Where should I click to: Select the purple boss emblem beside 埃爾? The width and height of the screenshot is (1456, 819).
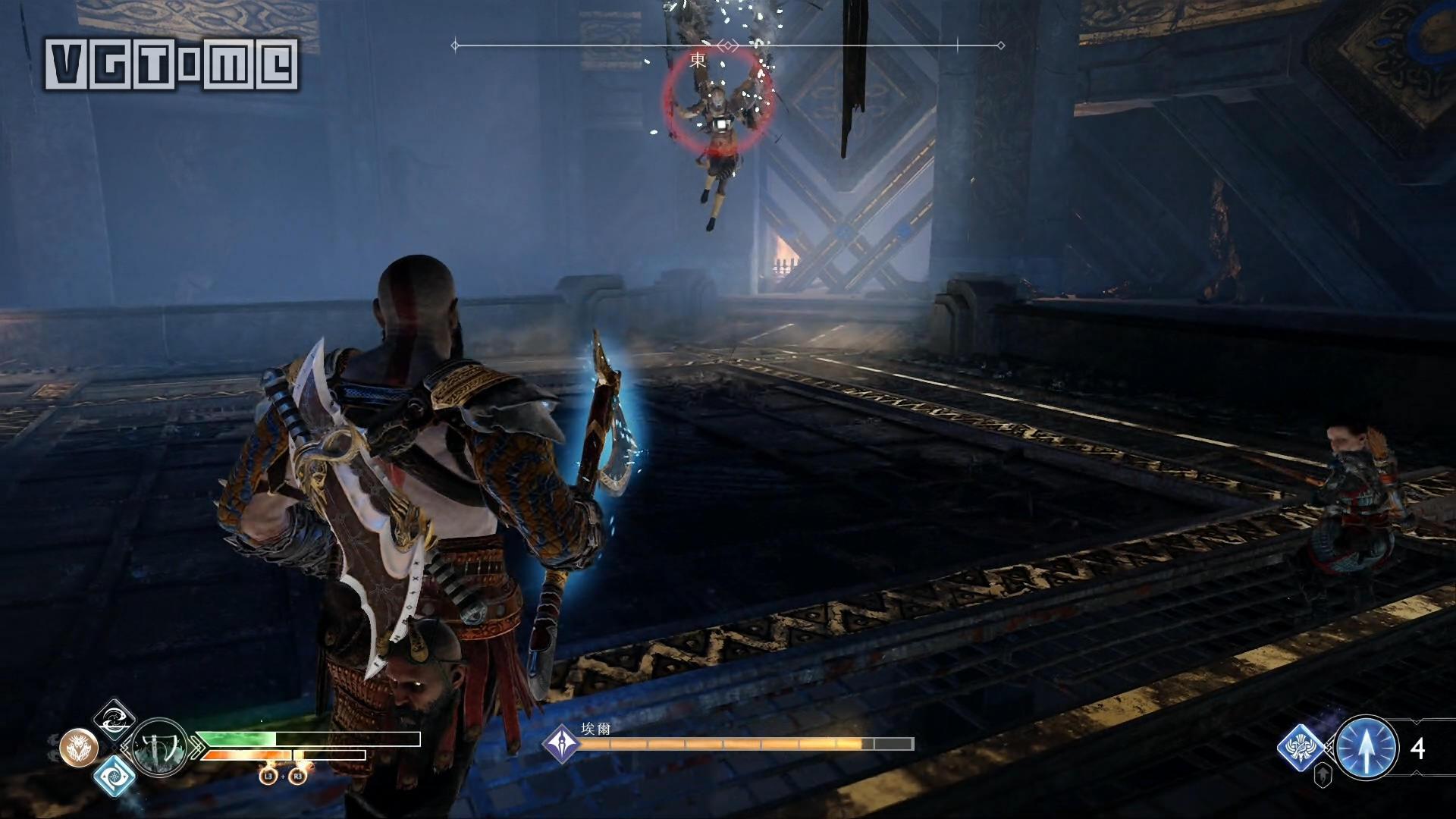click(x=562, y=743)
